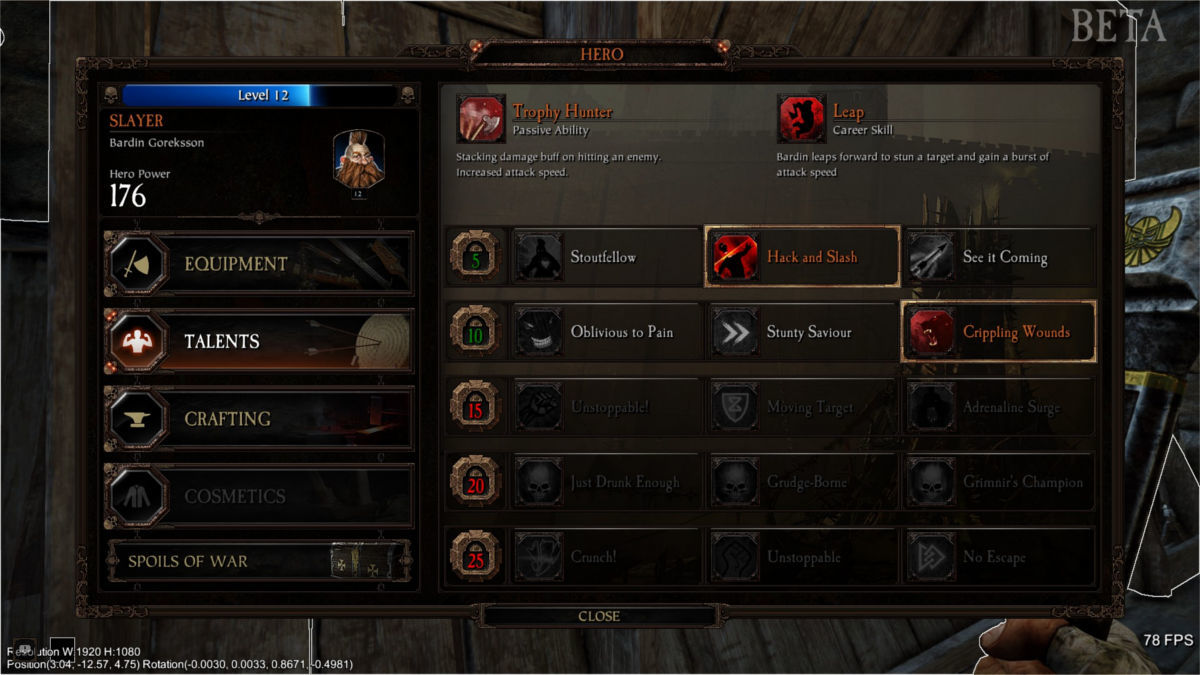1200x675 pixels.
Task: Click the locked Grudge-Borne talent
Action: [x=802, y=482]
